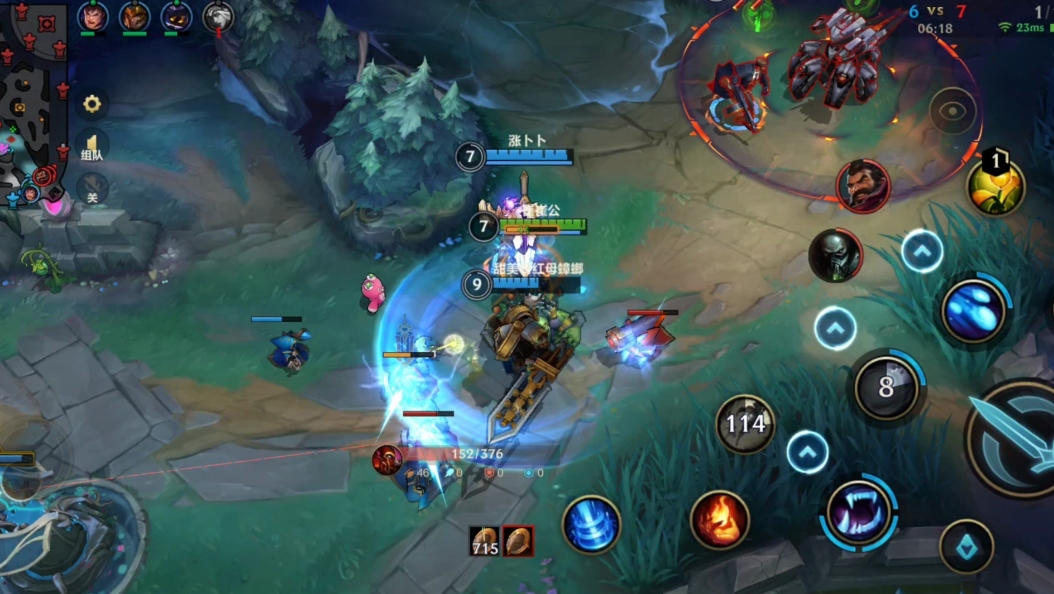Use the yellow flower item with 1 charge
Screen dimensions: 1054x594
click(995, 185)
